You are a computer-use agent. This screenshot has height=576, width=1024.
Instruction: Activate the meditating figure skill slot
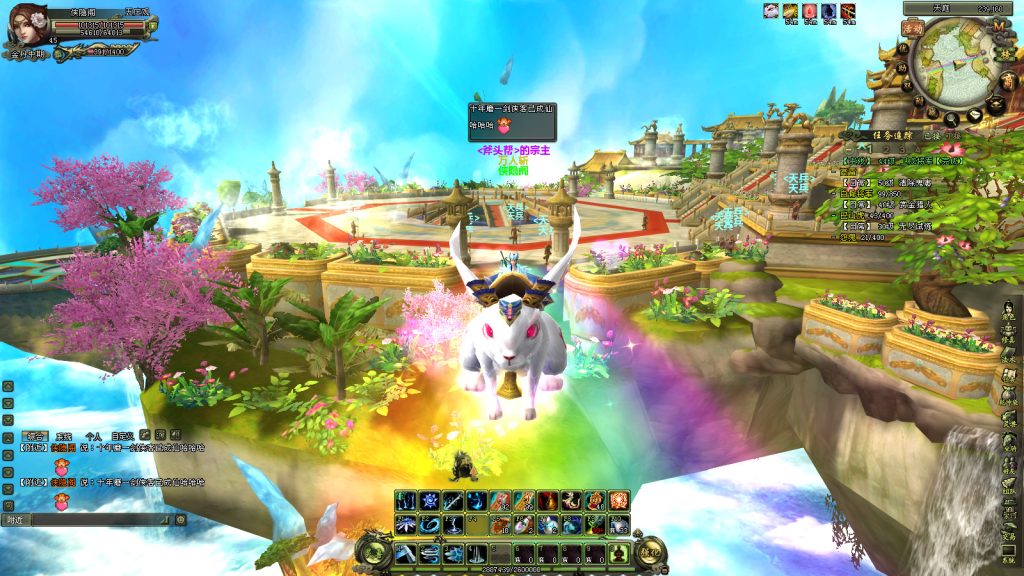pos(620,553)
